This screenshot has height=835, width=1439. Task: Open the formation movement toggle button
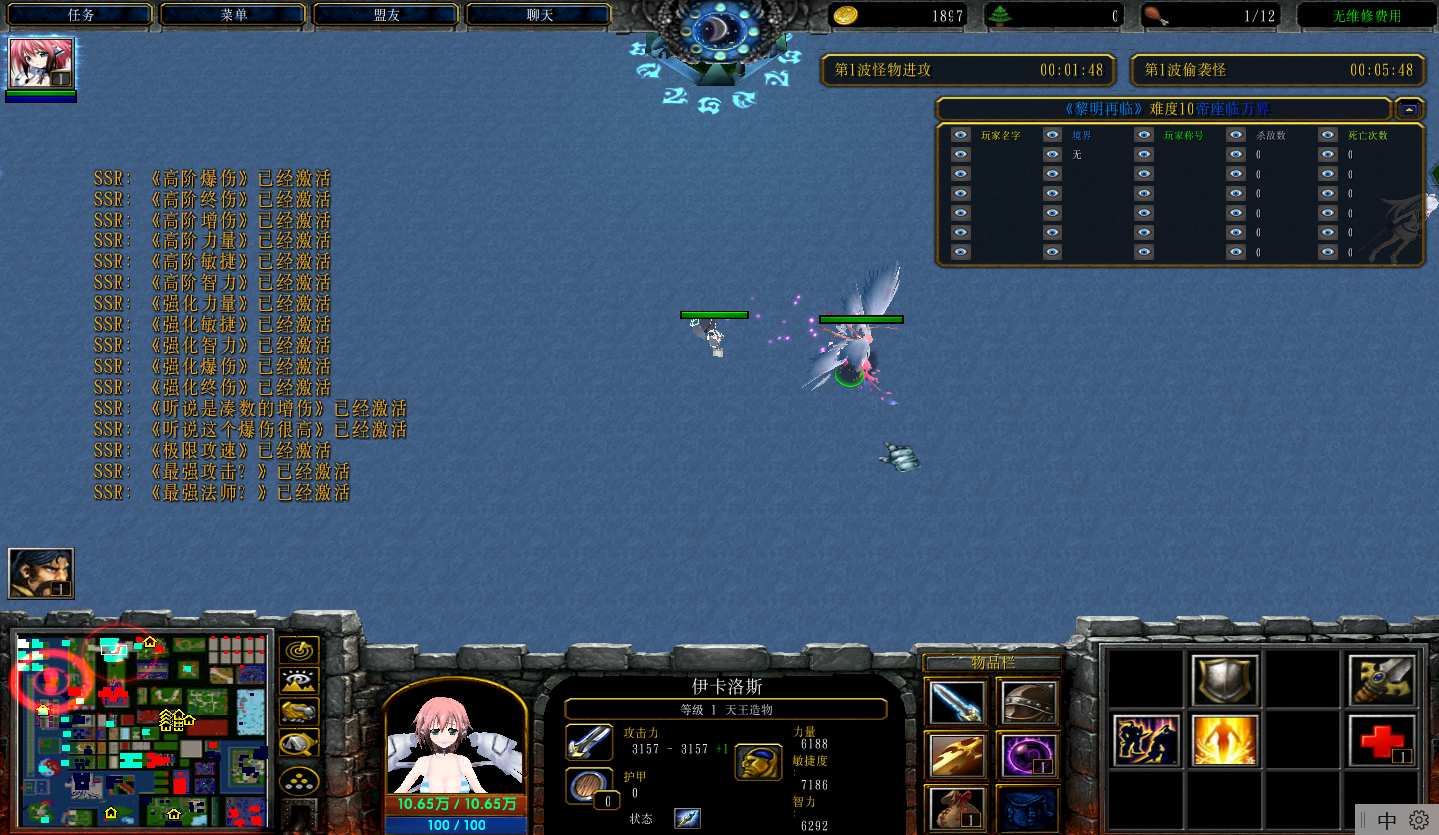coord(299,778)
